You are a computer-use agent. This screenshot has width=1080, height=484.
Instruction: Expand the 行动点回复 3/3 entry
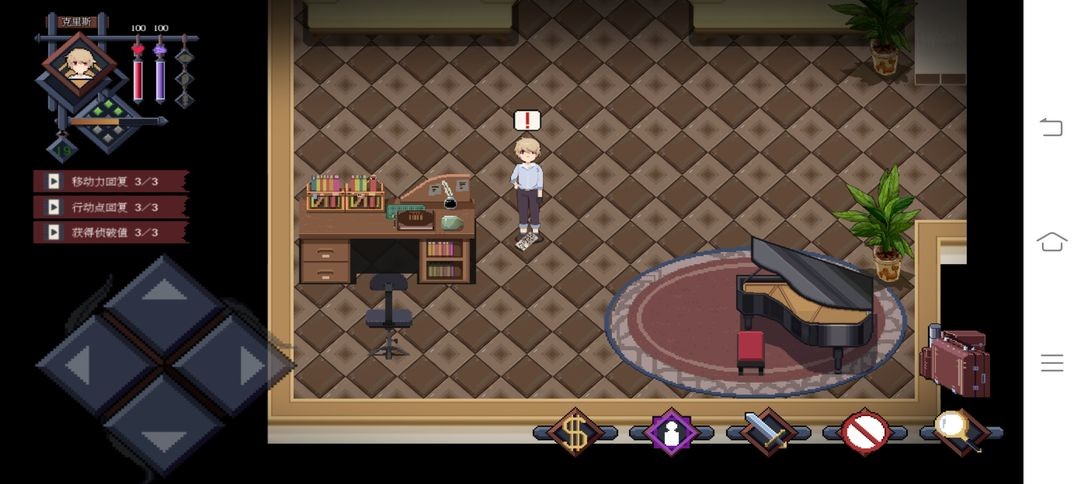tap(110, 207)
